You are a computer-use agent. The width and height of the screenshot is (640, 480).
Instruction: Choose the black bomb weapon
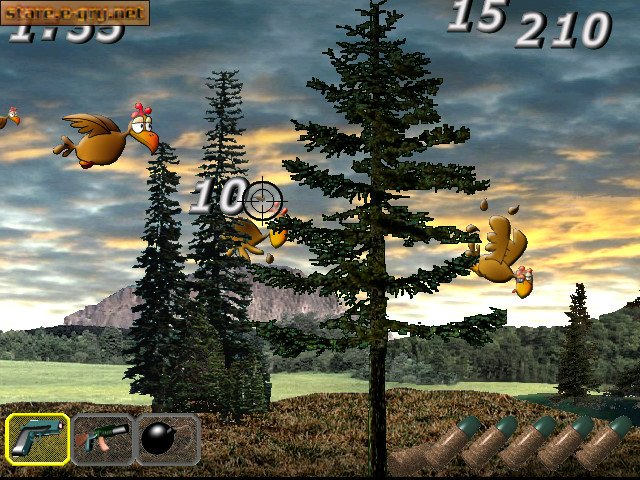tap(166, 439)
